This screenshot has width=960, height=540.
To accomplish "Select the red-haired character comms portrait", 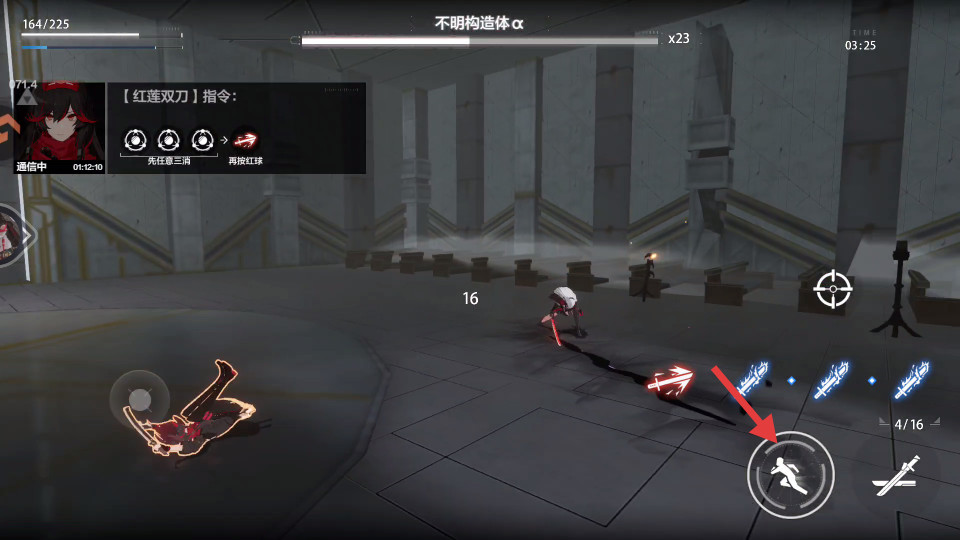I will (x=59, y=127).
